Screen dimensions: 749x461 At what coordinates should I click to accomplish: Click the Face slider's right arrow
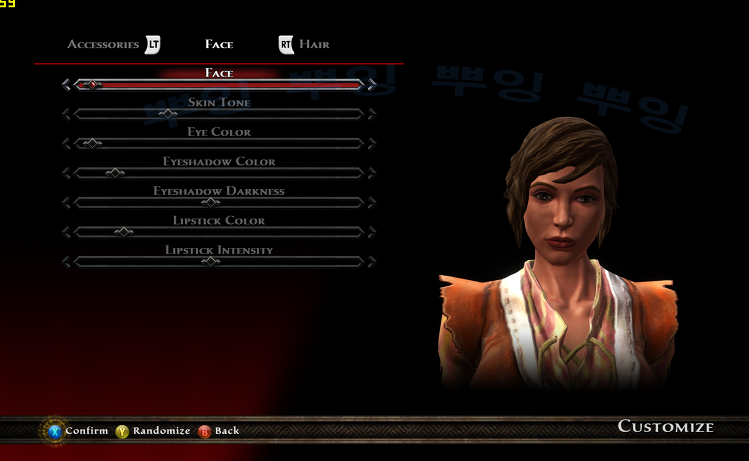pos(371,85)
